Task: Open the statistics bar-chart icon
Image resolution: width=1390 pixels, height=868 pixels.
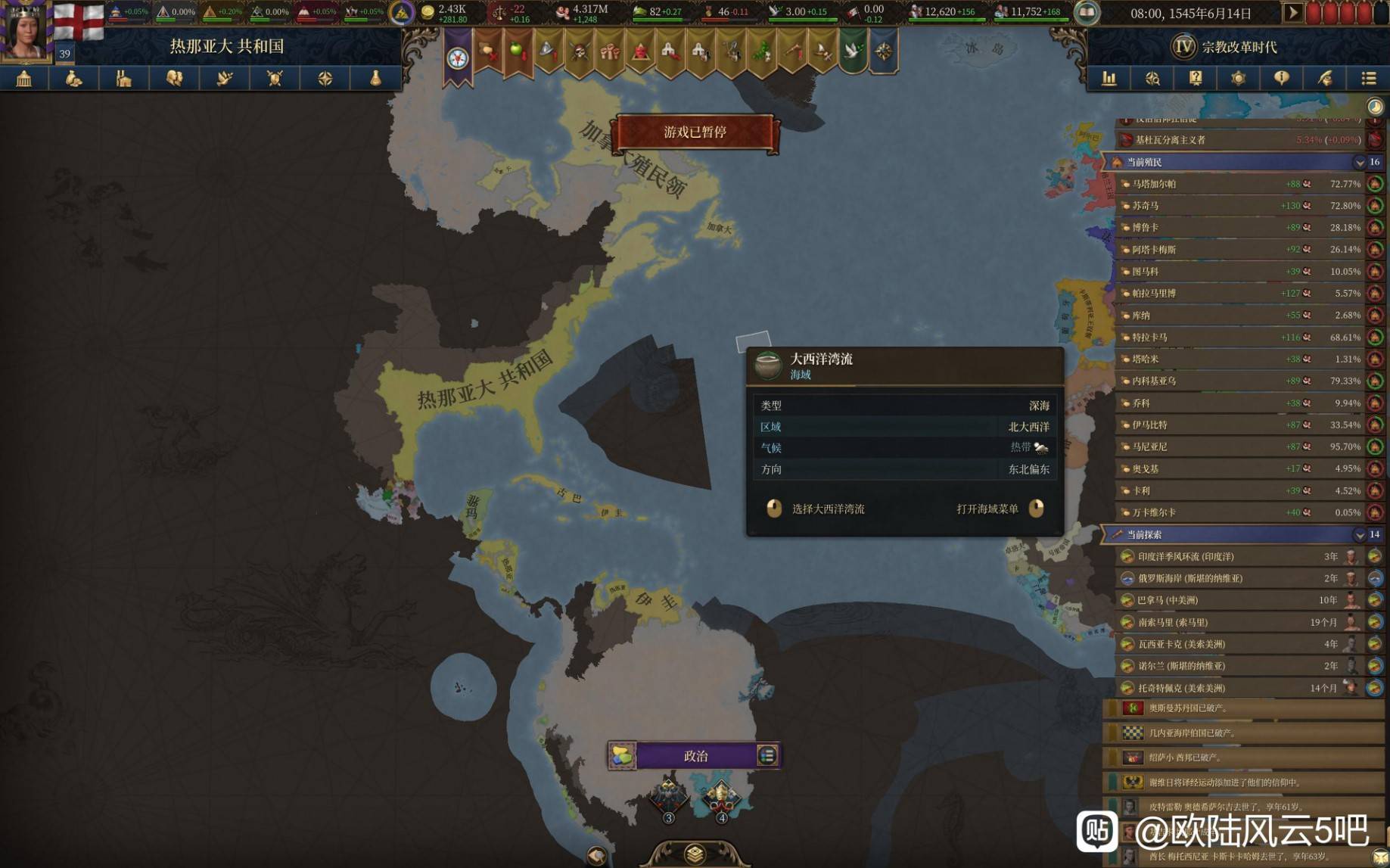Action: [1109, 79]
